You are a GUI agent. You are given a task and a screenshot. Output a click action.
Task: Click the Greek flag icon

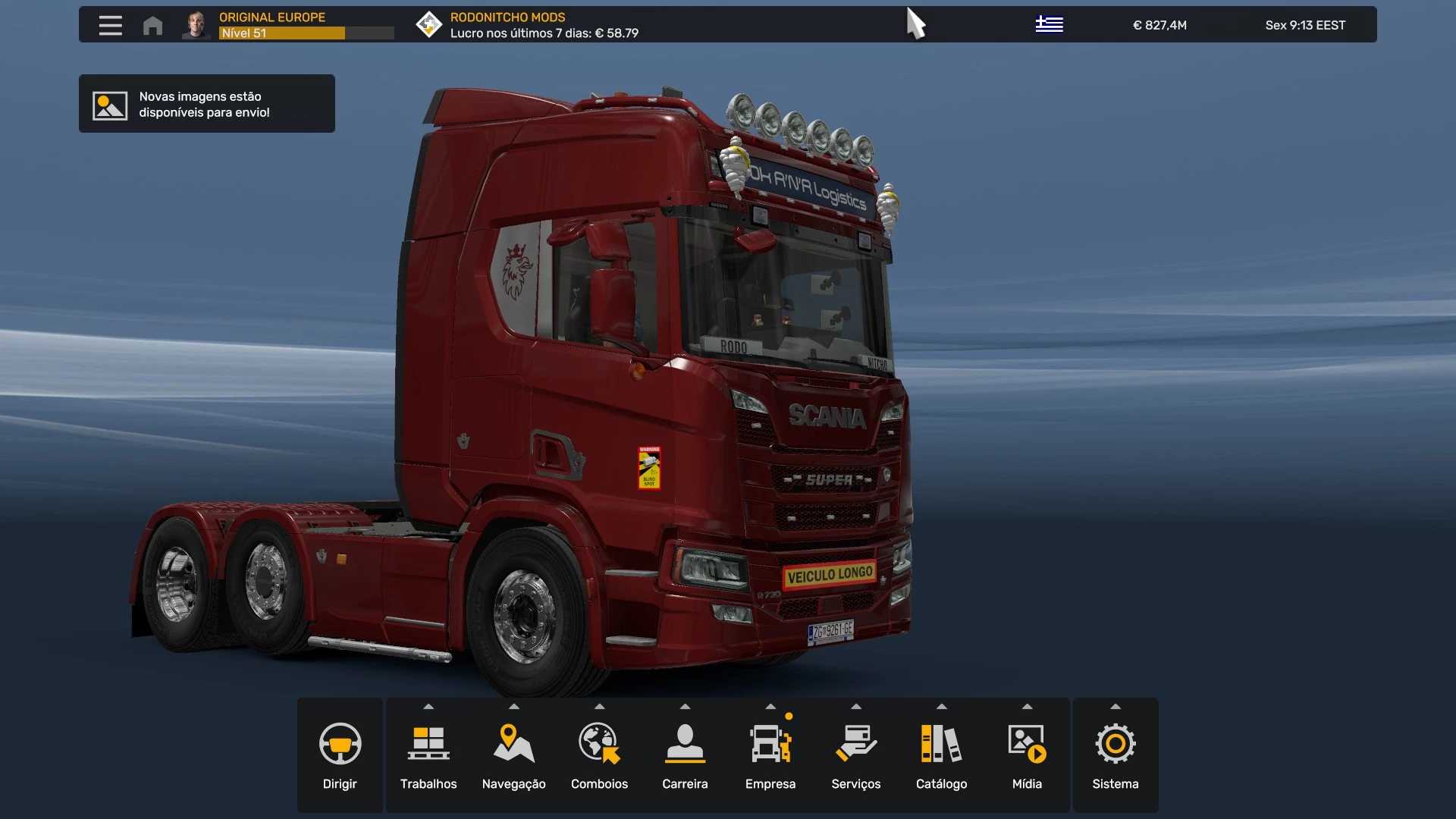1049,25
